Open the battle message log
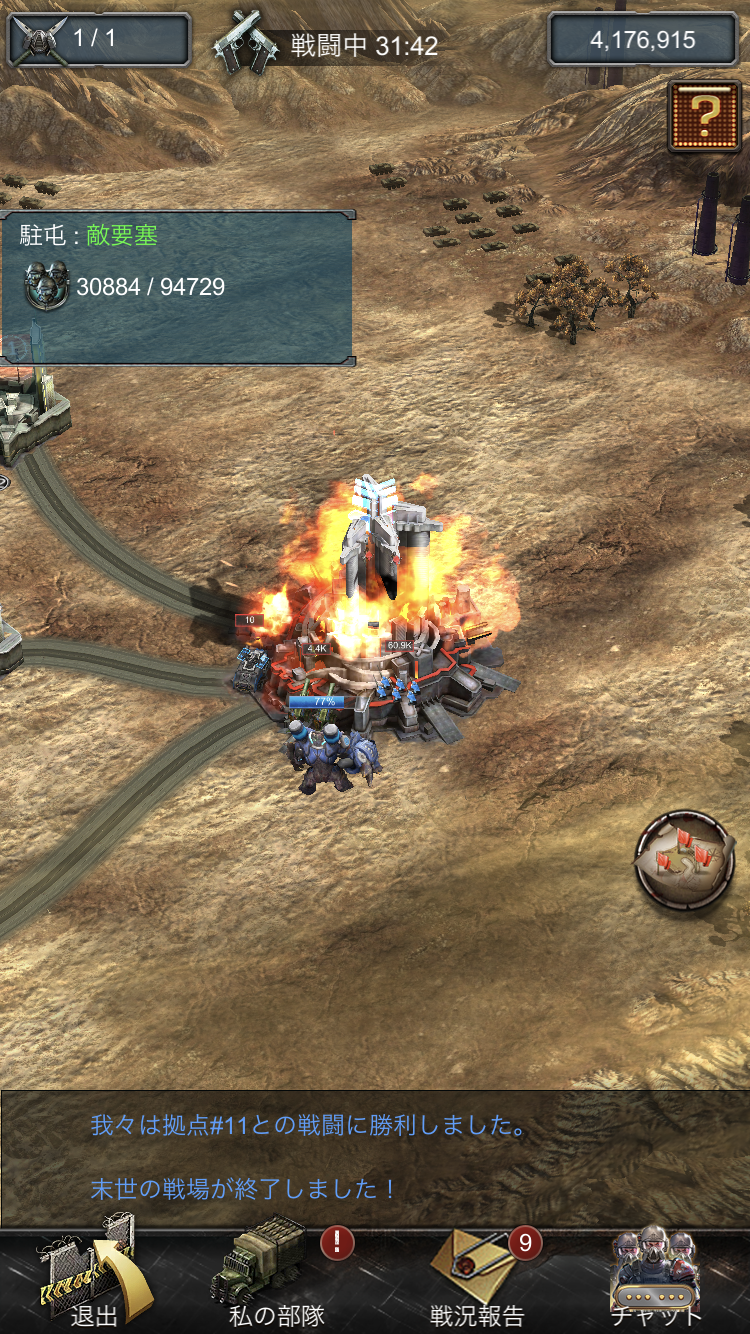Image resolution: width=750 pixels, height=1334 pixels. [x=375, y=1157]
